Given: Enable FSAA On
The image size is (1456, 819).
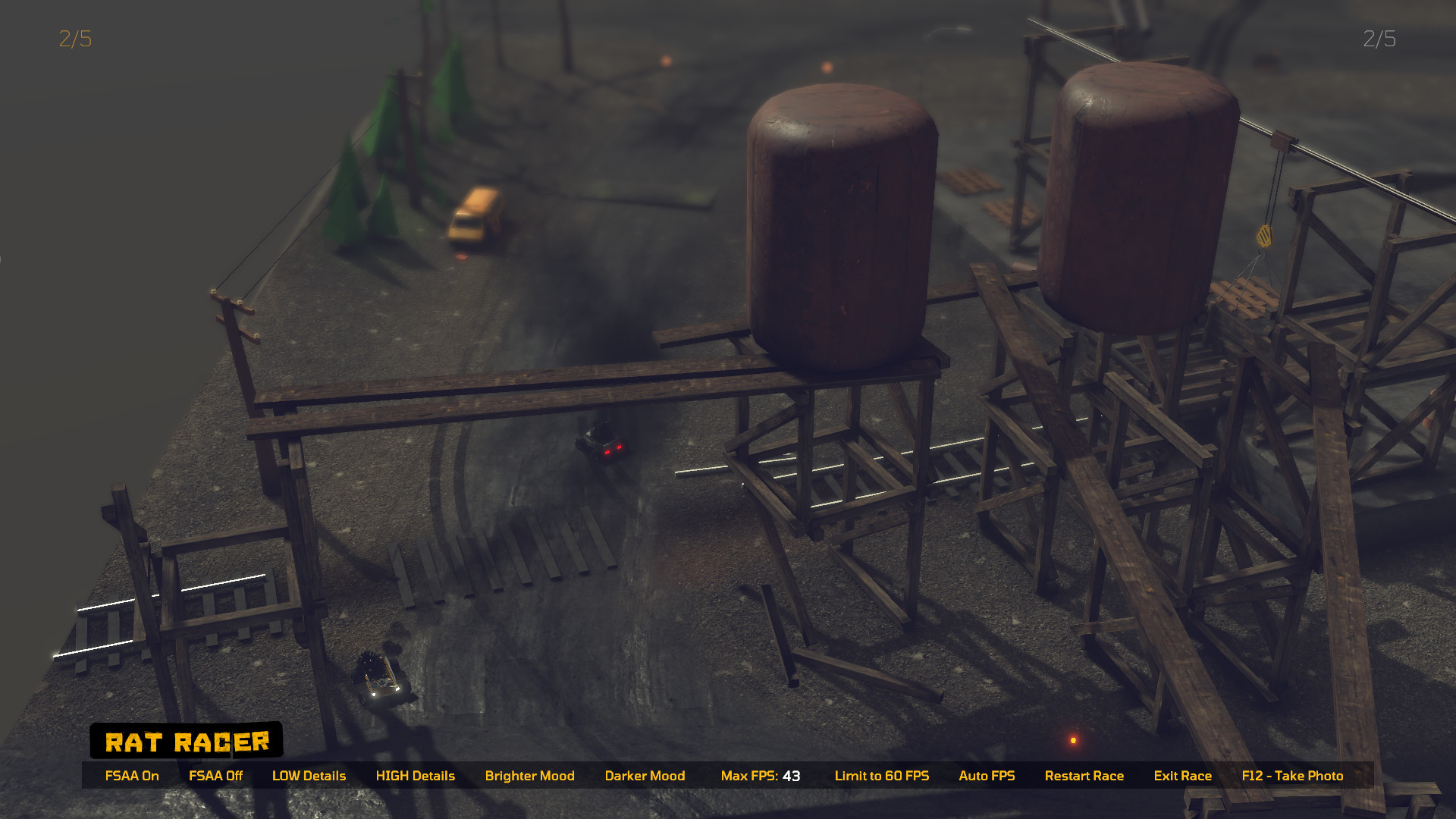Looking at the screenshot, I should tap(132, 776).
